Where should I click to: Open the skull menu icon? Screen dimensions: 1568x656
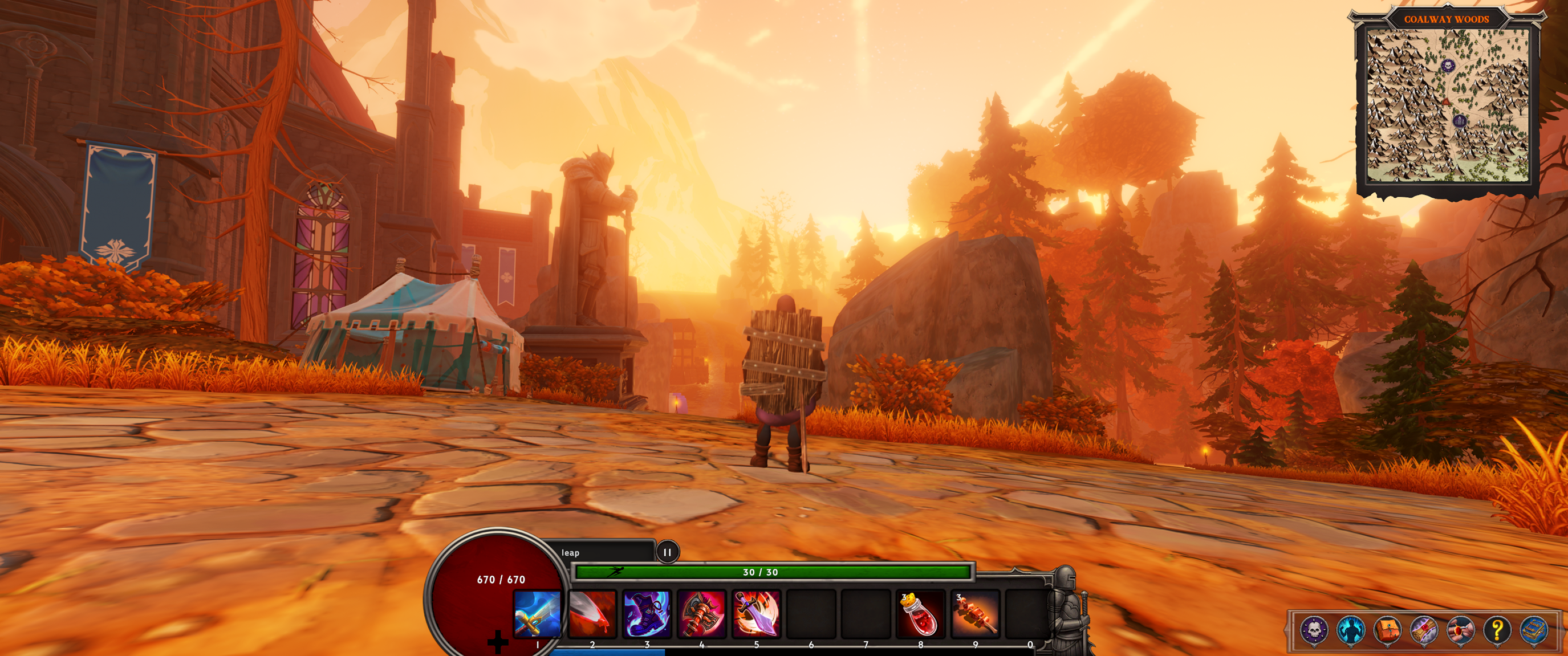click(1314, 629)
